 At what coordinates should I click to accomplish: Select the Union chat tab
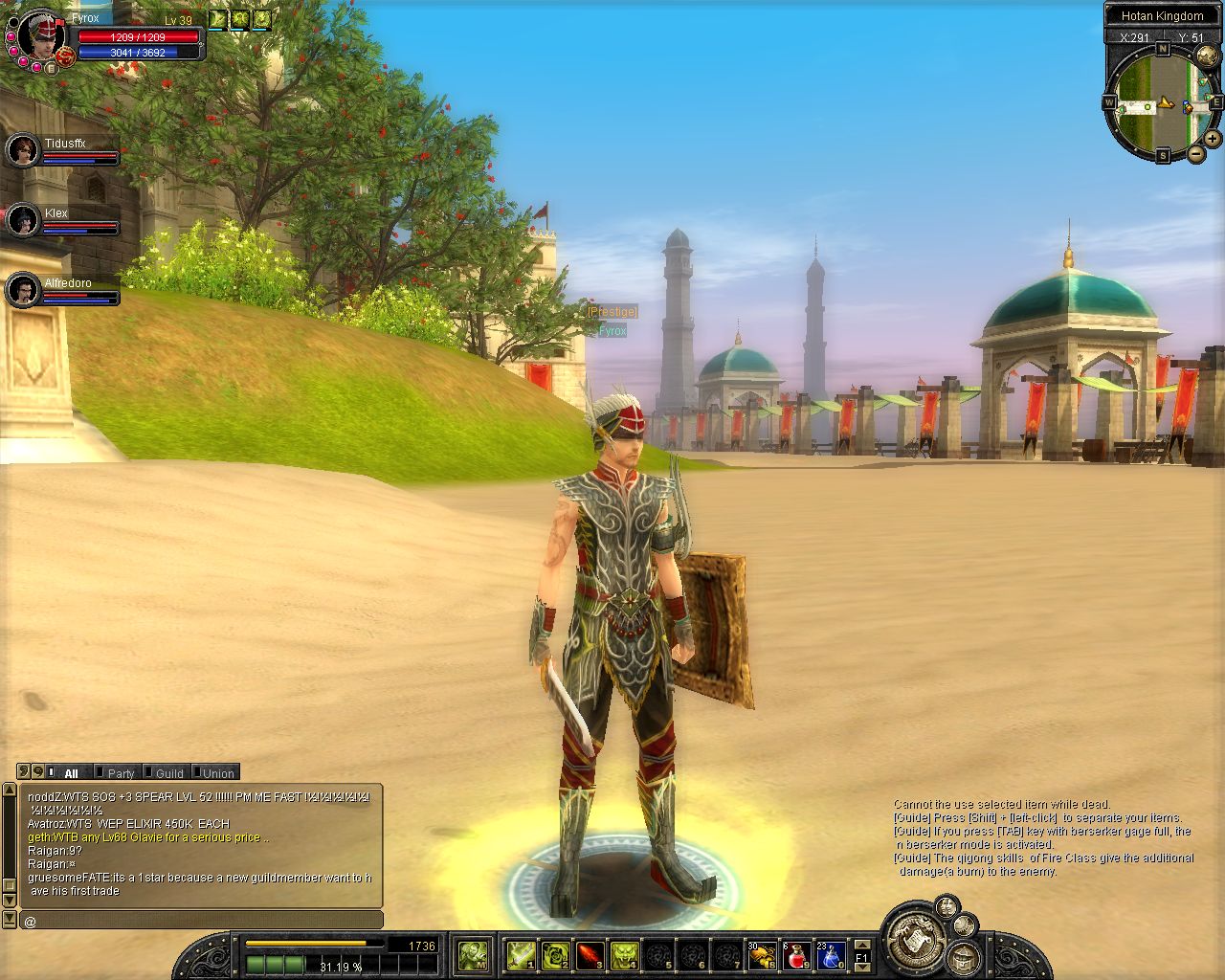217,773
